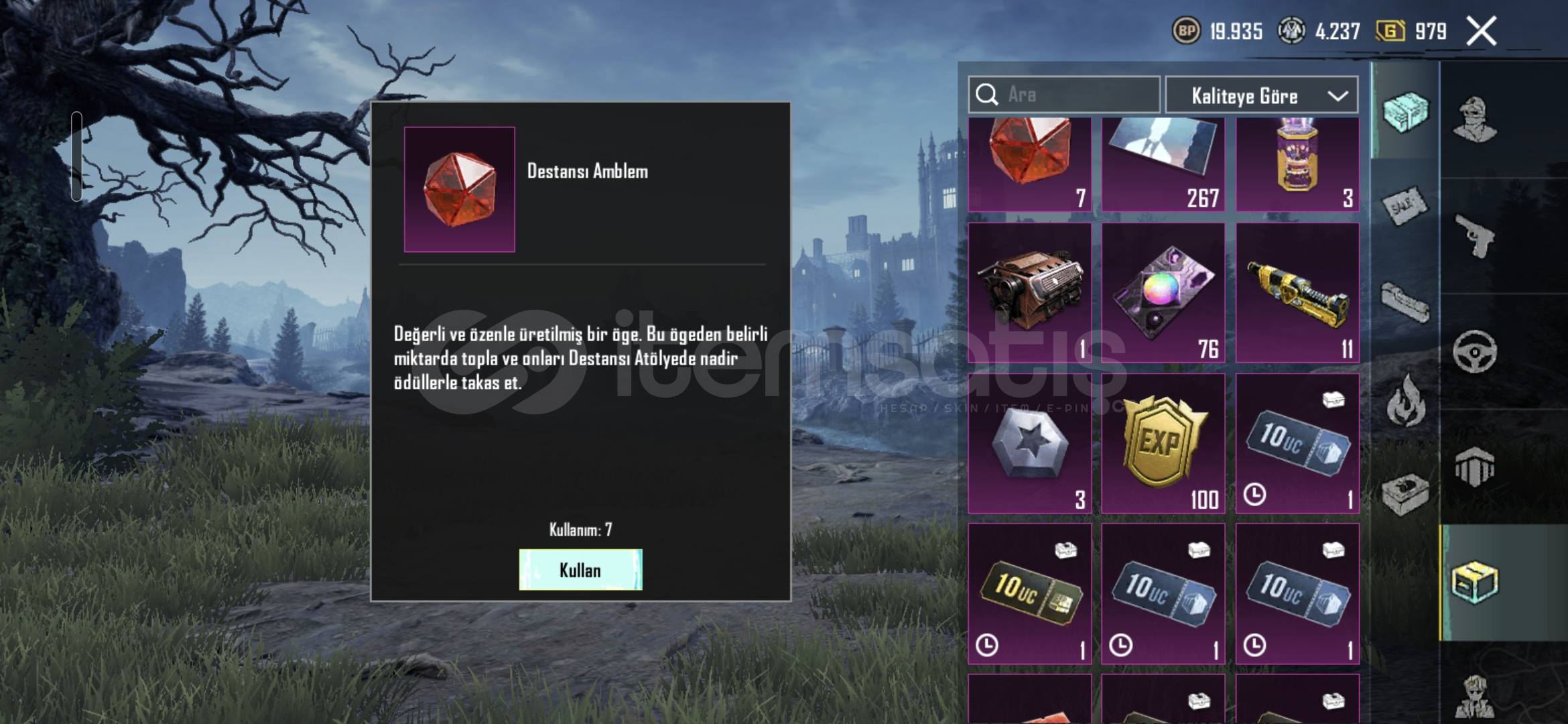Open the Kaliteye Göre sorting dropdown
The height and width of the screenshot is (724, 1568).
pyautogui.click(x=1262, y=96)
